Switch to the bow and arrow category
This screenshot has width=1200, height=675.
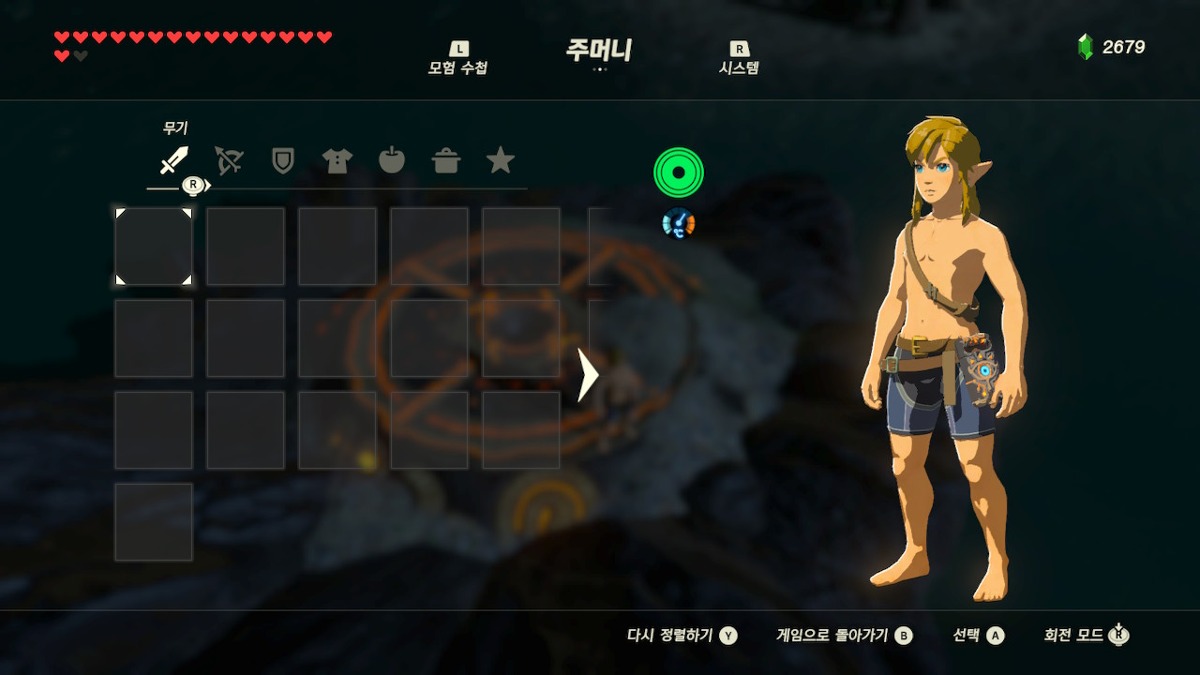pos(229,160)
